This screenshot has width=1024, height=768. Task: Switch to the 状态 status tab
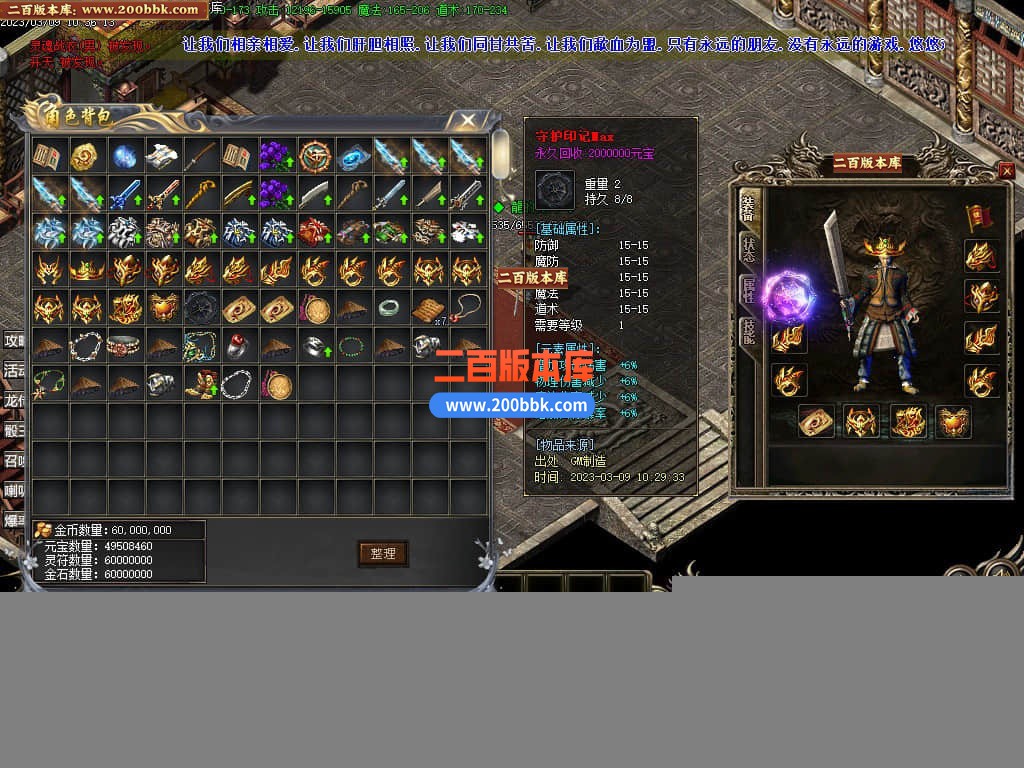point(747,249)
